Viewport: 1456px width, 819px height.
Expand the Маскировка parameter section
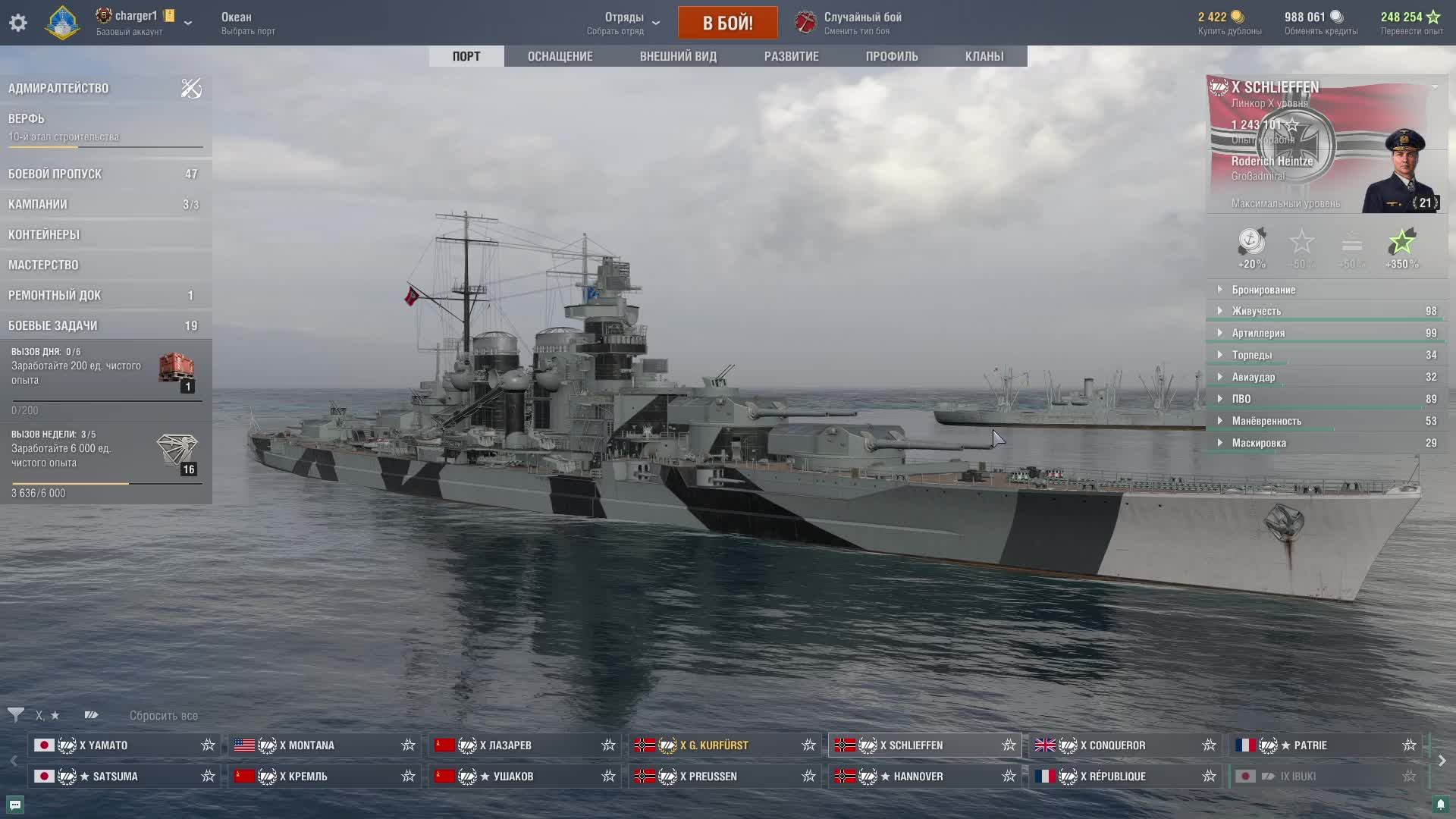click(1258, 443)
